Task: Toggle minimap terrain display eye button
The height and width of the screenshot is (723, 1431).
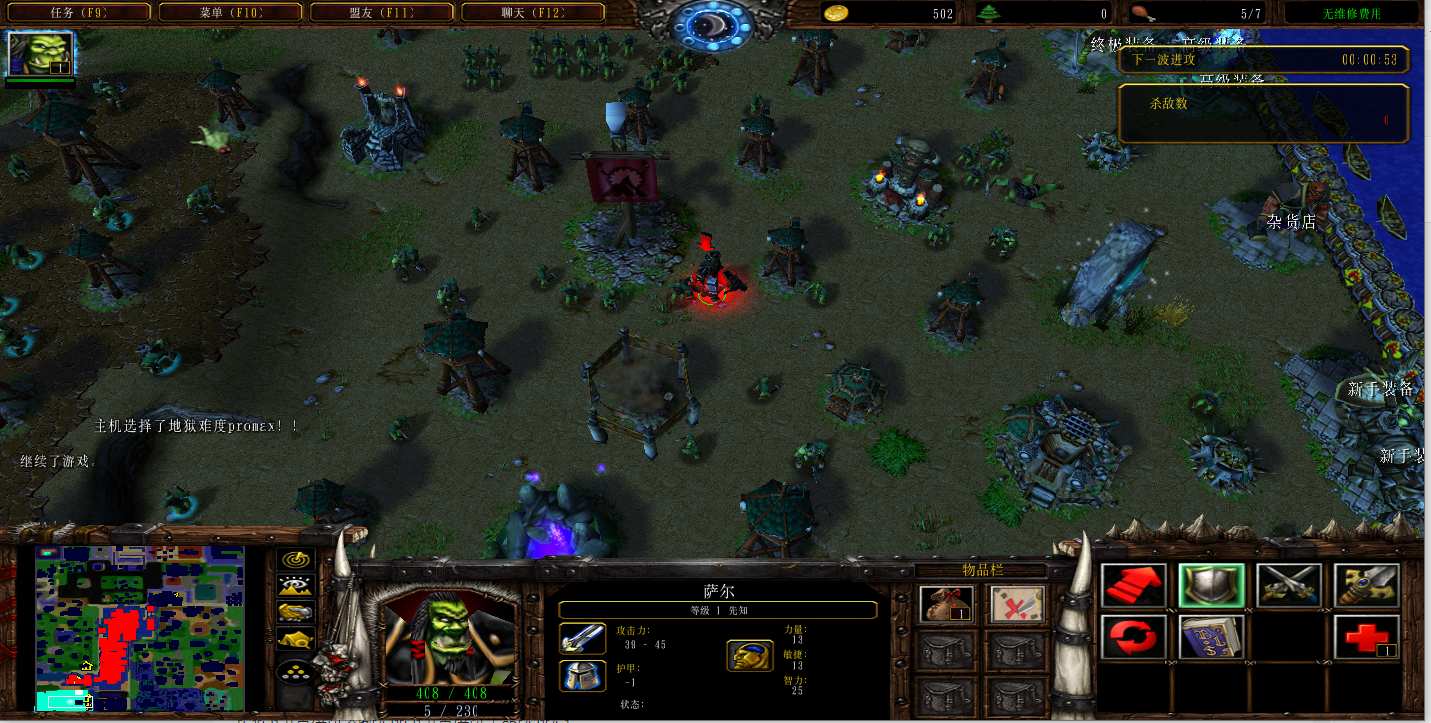Action: click(x=295, y=586)
